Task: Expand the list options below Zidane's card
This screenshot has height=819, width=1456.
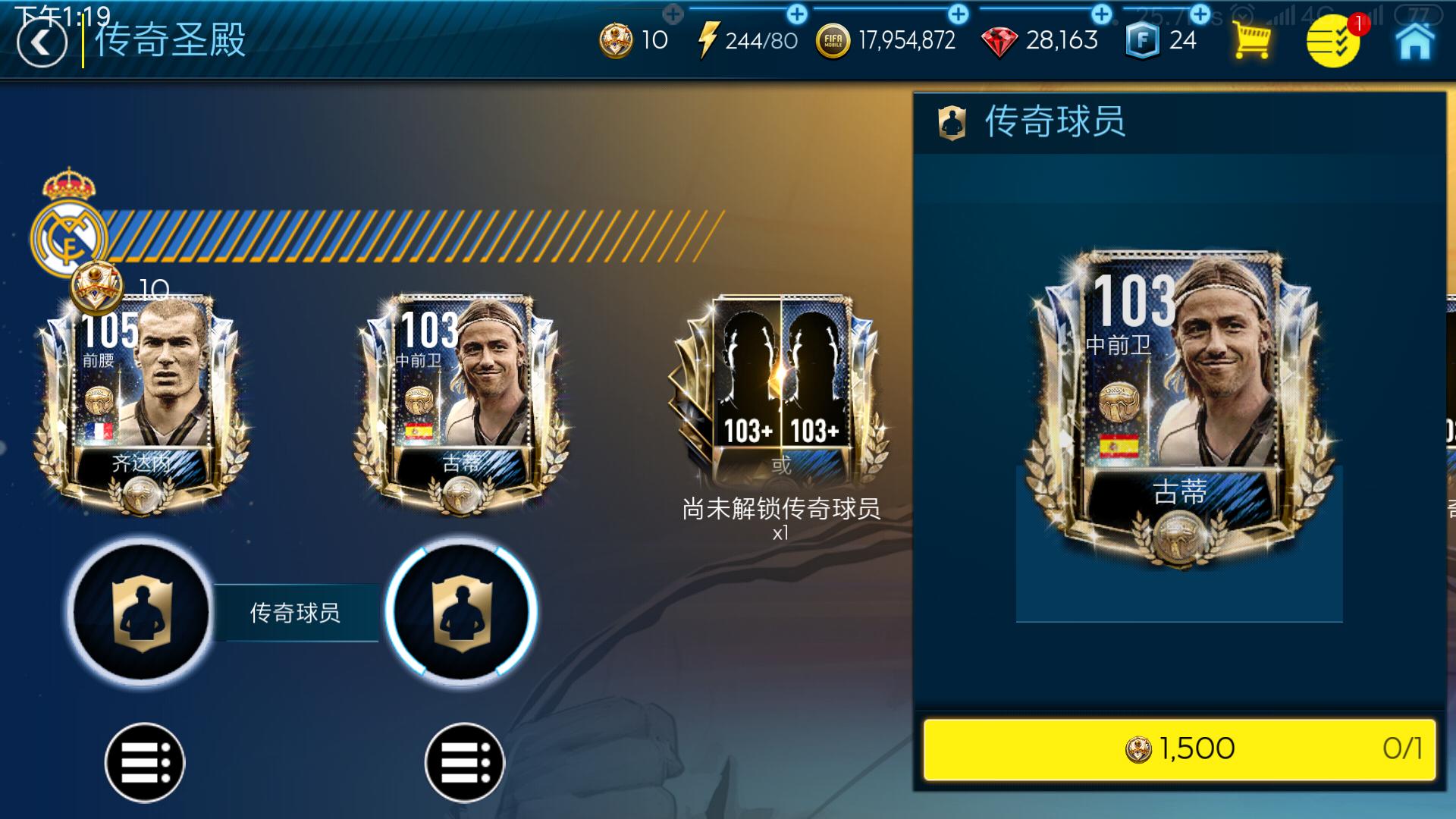Action: tap(146, 762)
